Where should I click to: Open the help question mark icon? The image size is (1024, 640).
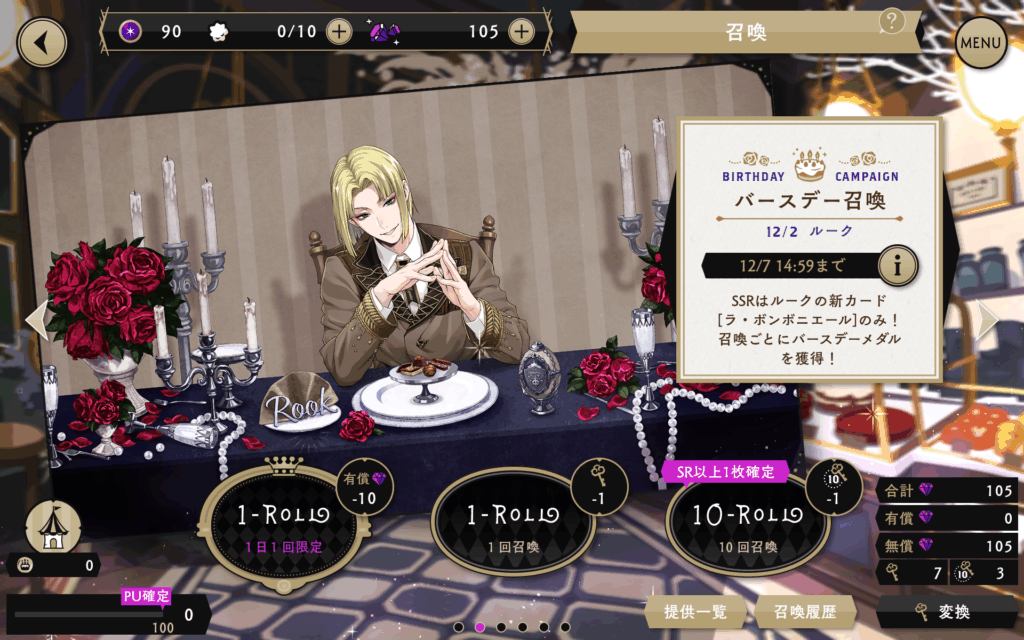click(892, 21)
